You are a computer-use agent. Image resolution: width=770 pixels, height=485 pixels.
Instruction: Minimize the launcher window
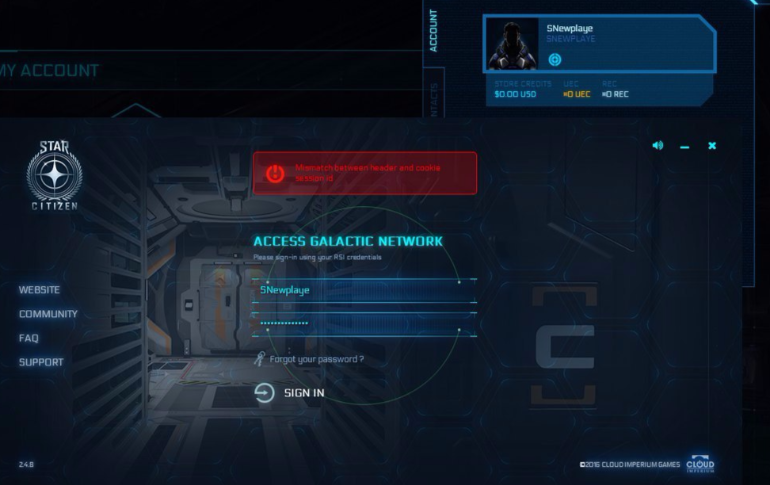coord(685,147)
